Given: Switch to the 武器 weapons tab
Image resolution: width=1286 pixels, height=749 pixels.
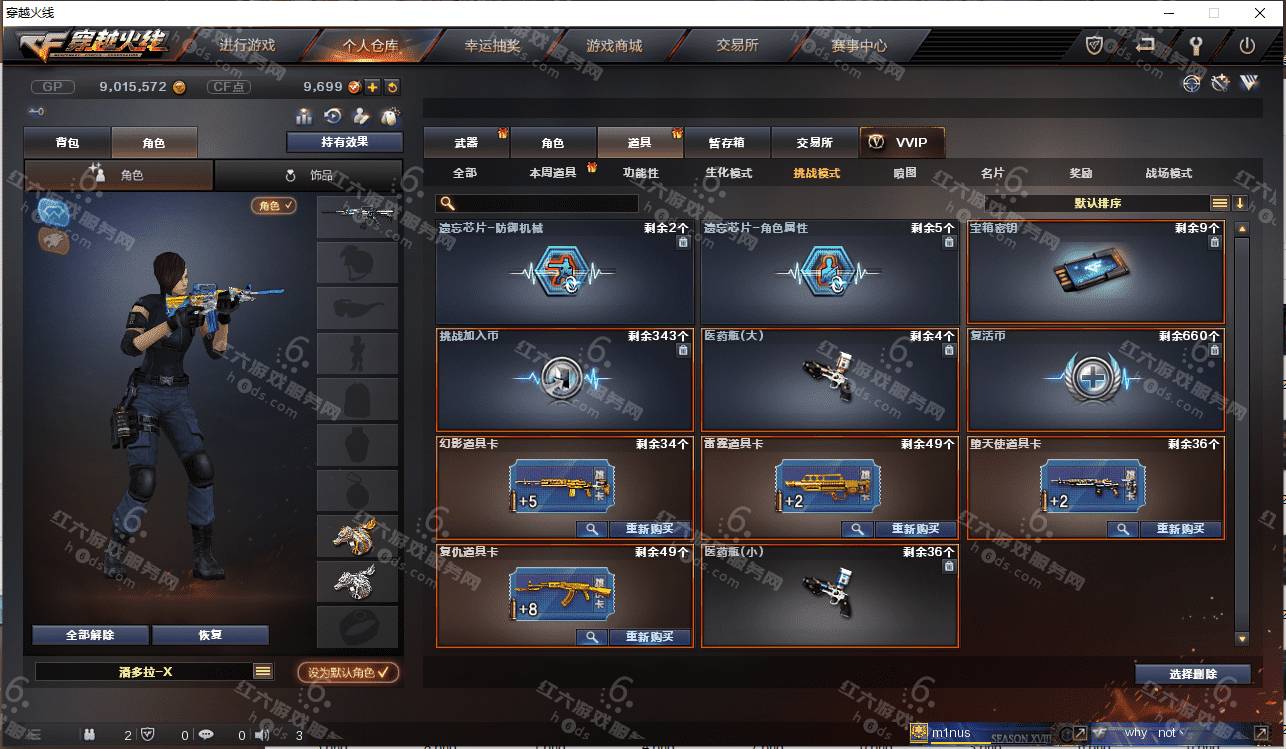Looking at the screenshot, I should 466,143.
